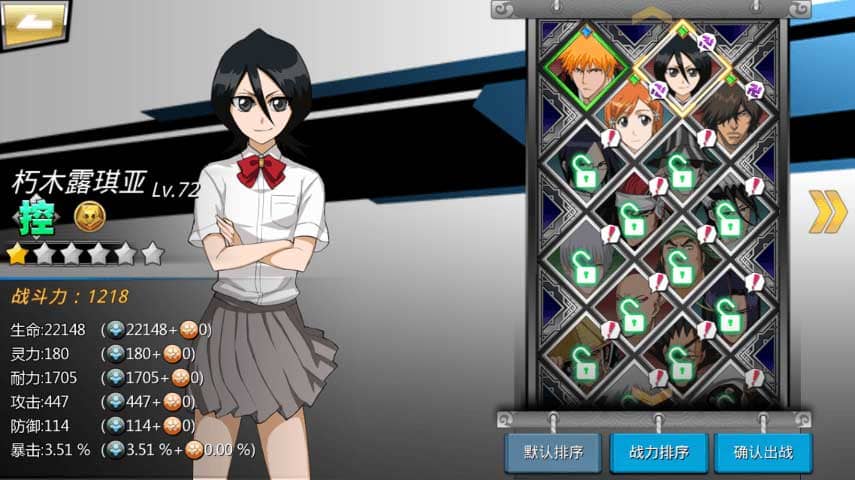Sort roster with the 战力排序 button
The image size is (855, 480).
tap(658, 452)
